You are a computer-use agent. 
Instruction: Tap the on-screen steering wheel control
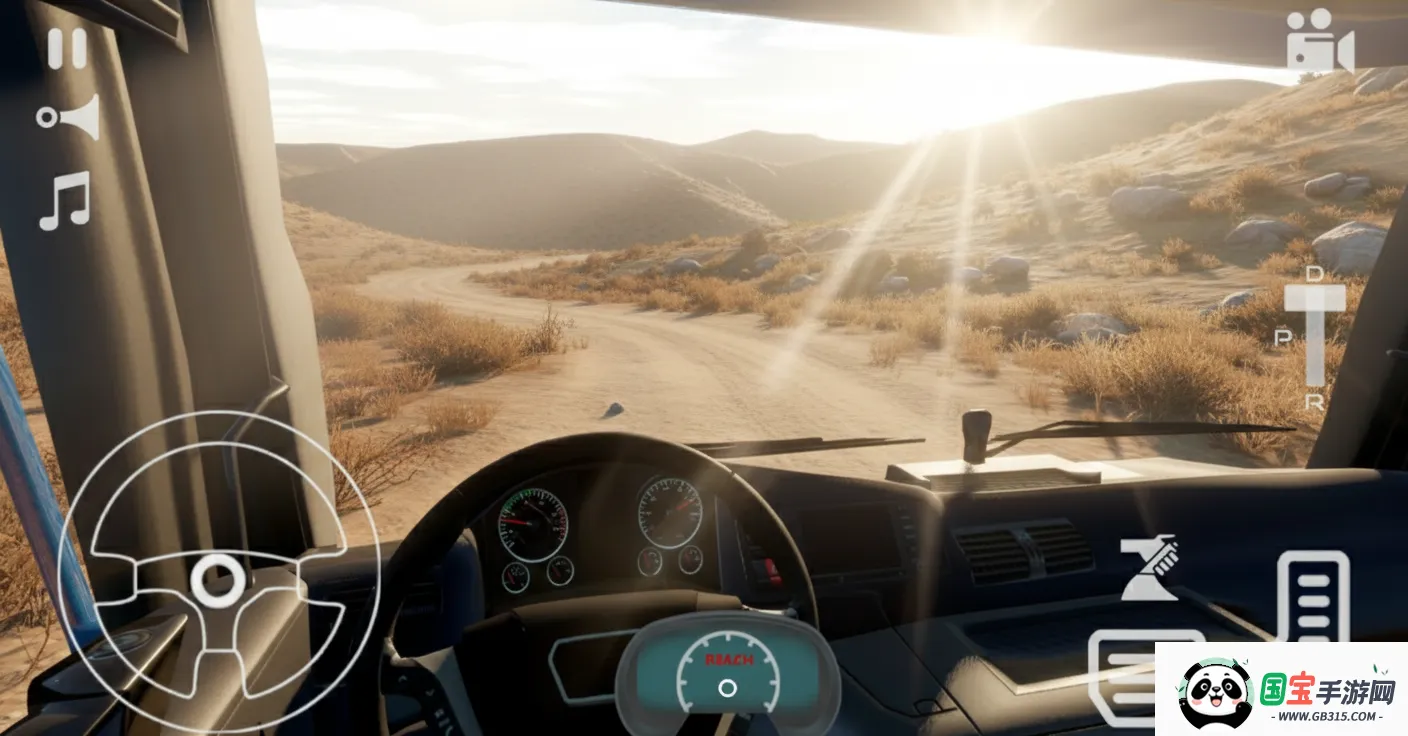point(218,577)
